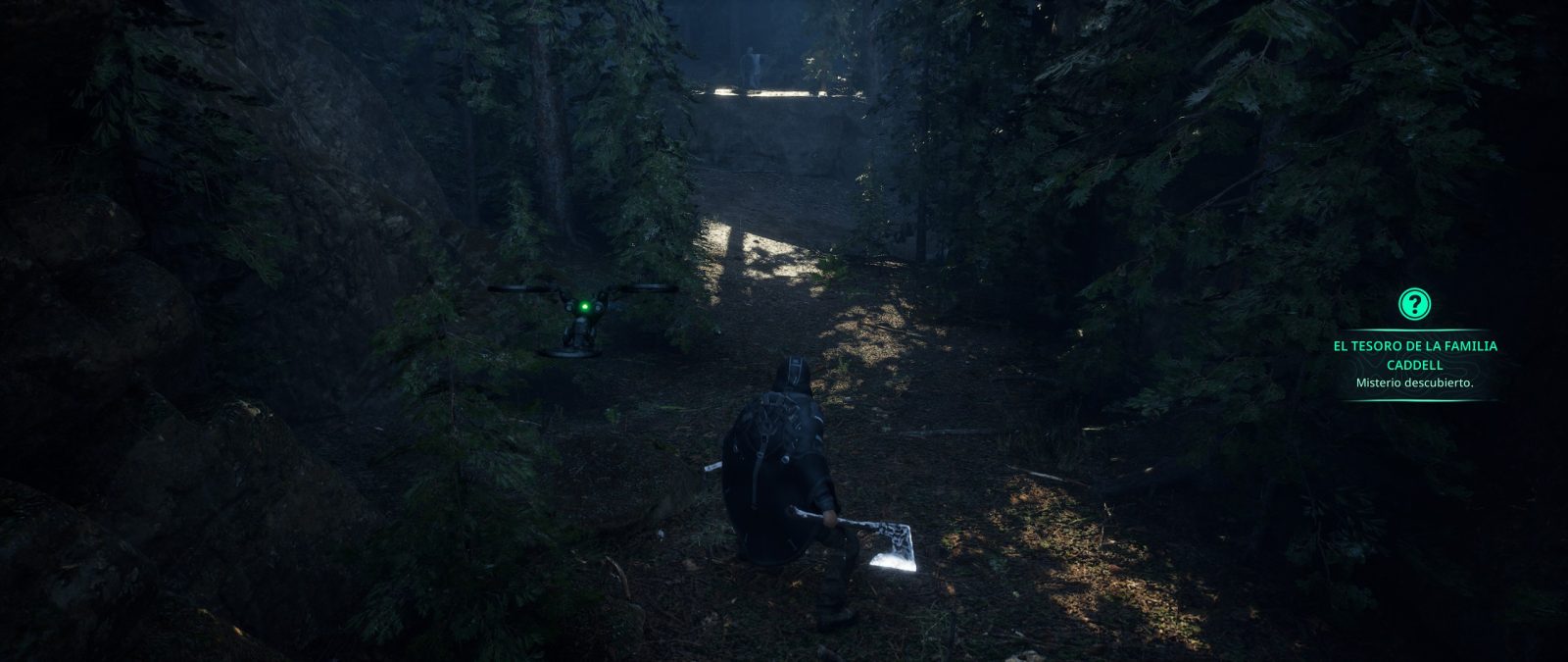
Task: Open the El Tesoro de la Familia Caddell notification
Action: point(1414,355)
